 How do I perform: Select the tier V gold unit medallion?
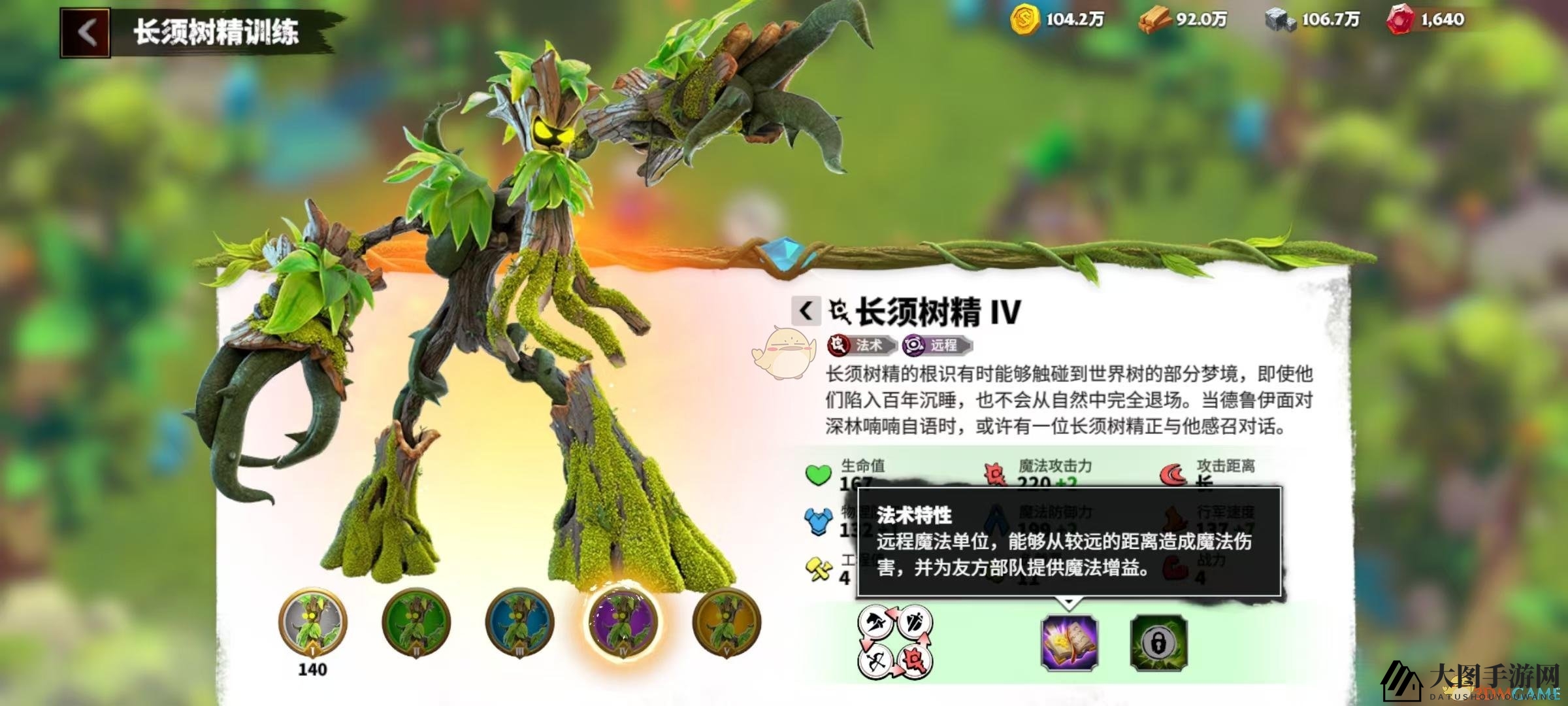pos(727,623)
